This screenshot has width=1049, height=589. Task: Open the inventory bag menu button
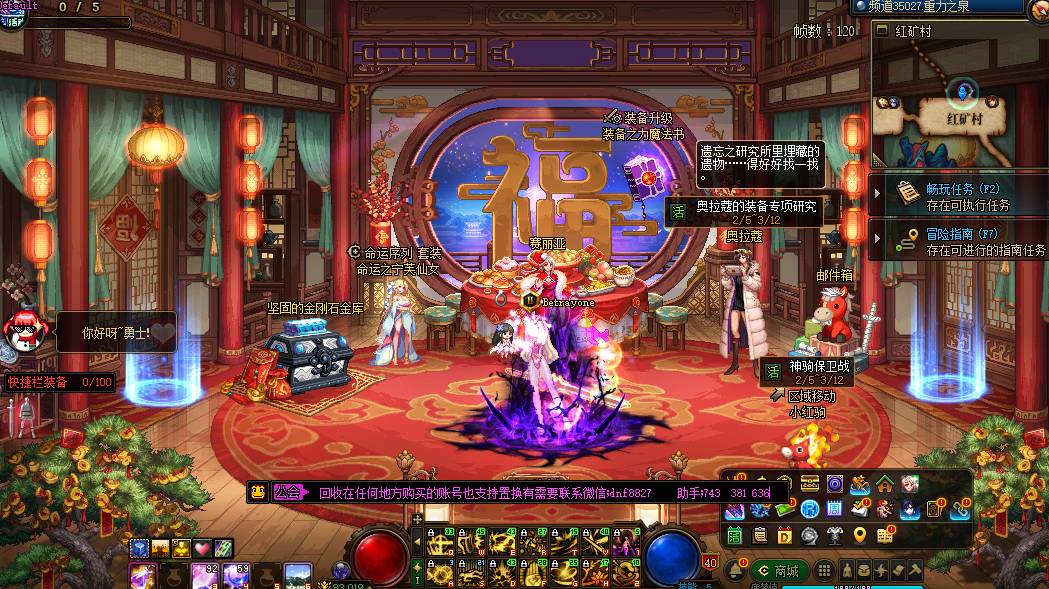pos(866,570)
